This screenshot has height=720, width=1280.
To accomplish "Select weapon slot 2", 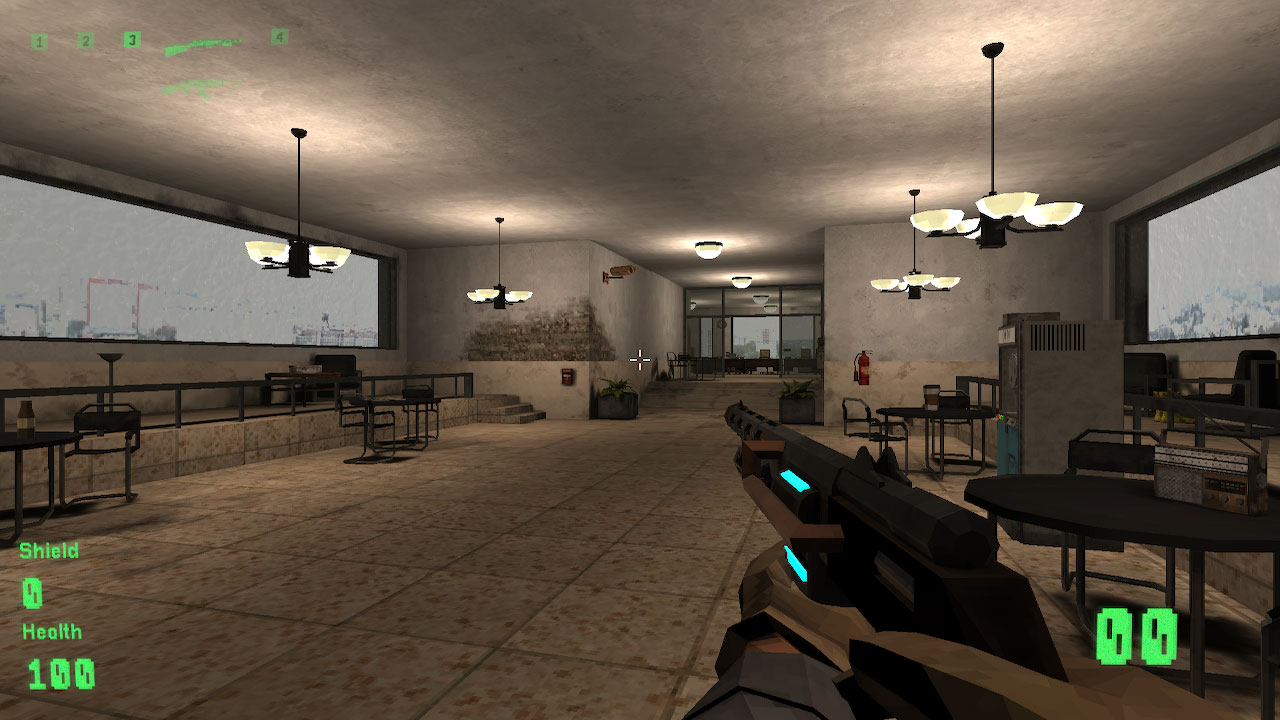I will tap(87, 40).
